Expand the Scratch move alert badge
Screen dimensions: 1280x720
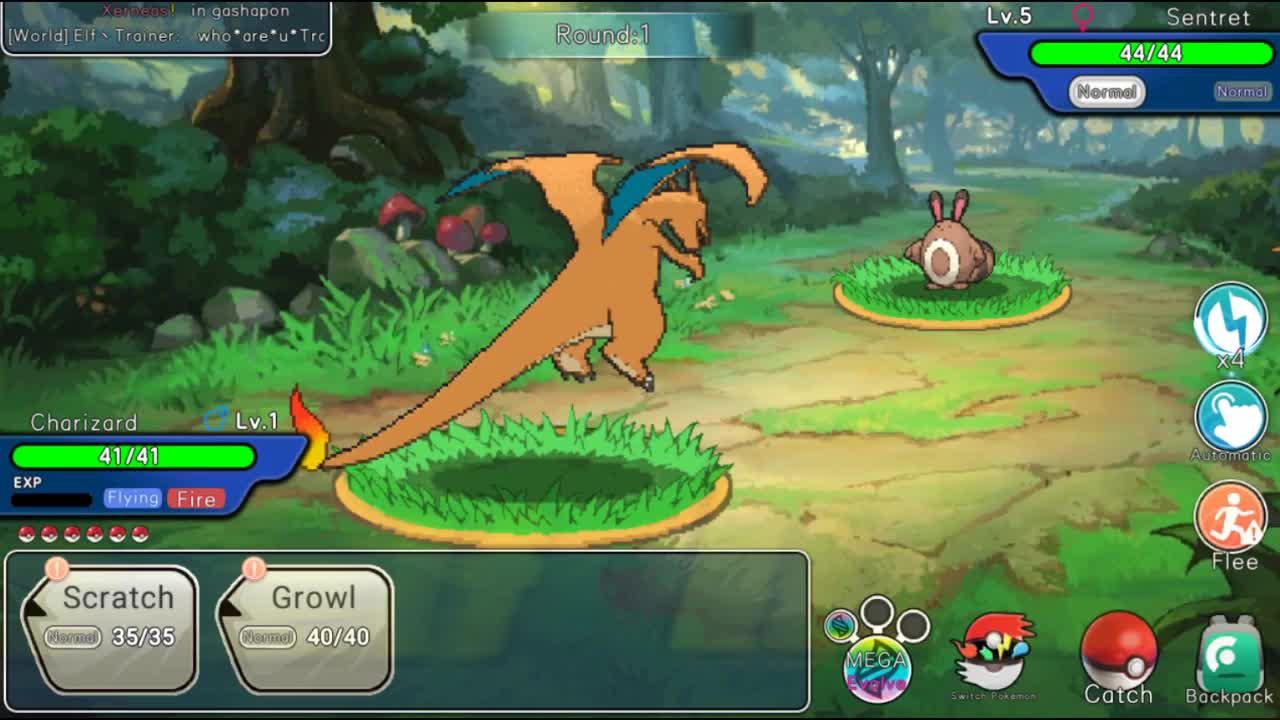[57, 567]
